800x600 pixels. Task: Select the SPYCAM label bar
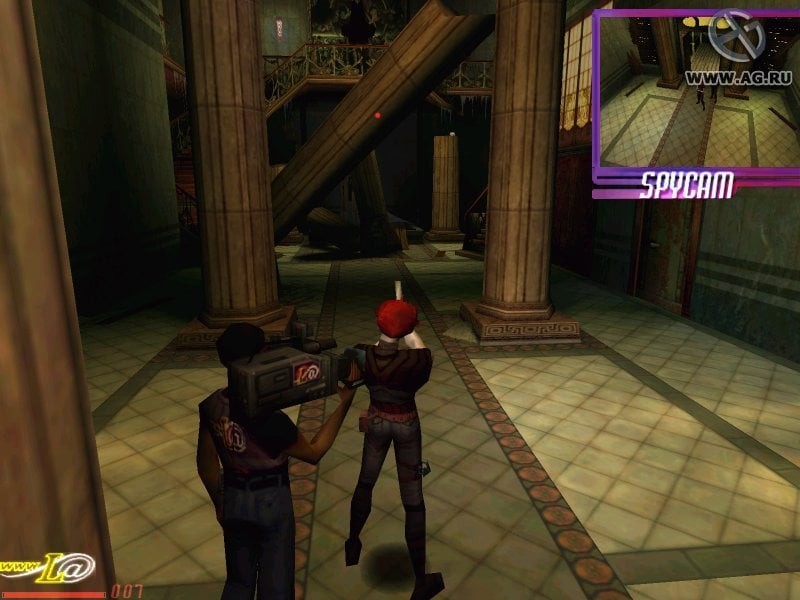[x=687, y=184]
